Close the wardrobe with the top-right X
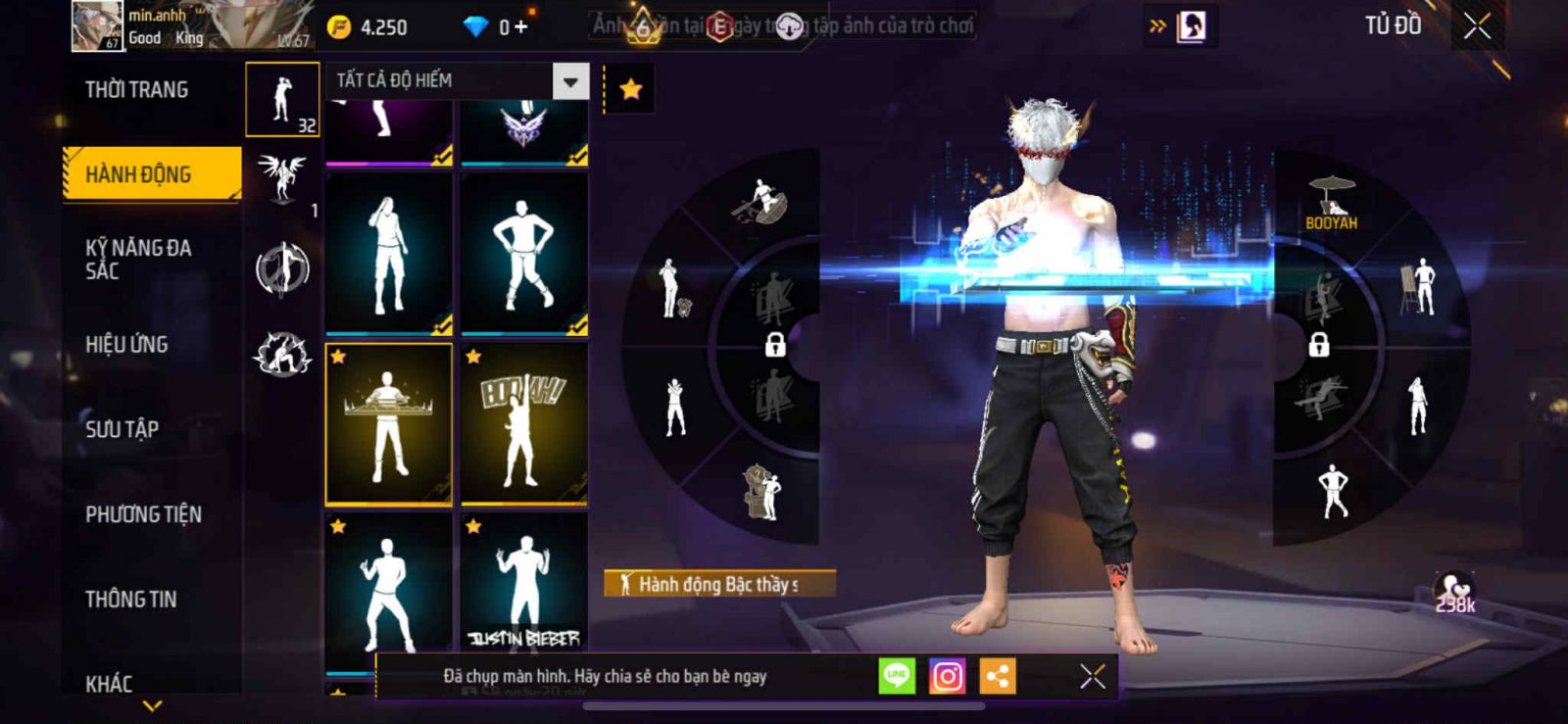1568x724 pixels. [1477, 26]
